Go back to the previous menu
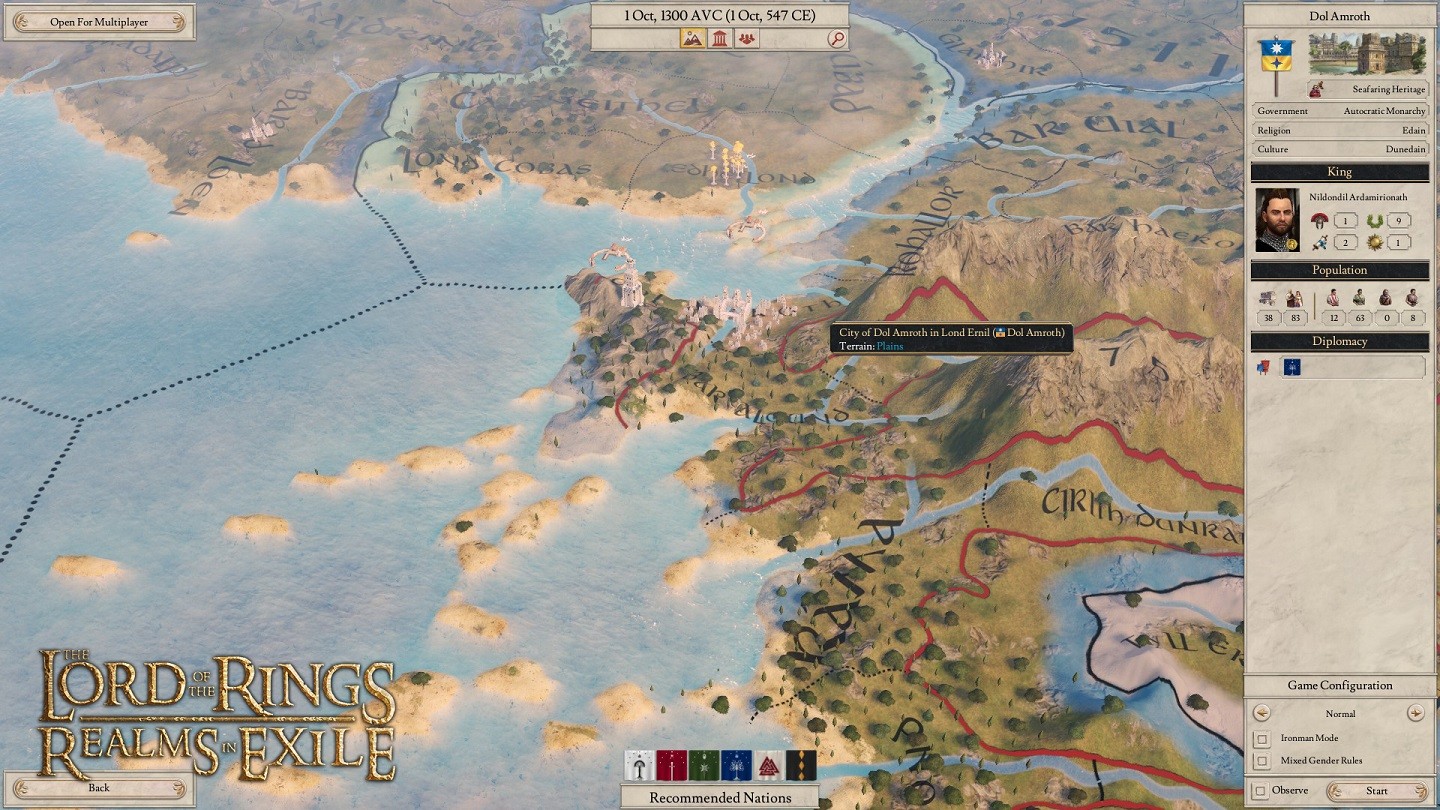 98,788
